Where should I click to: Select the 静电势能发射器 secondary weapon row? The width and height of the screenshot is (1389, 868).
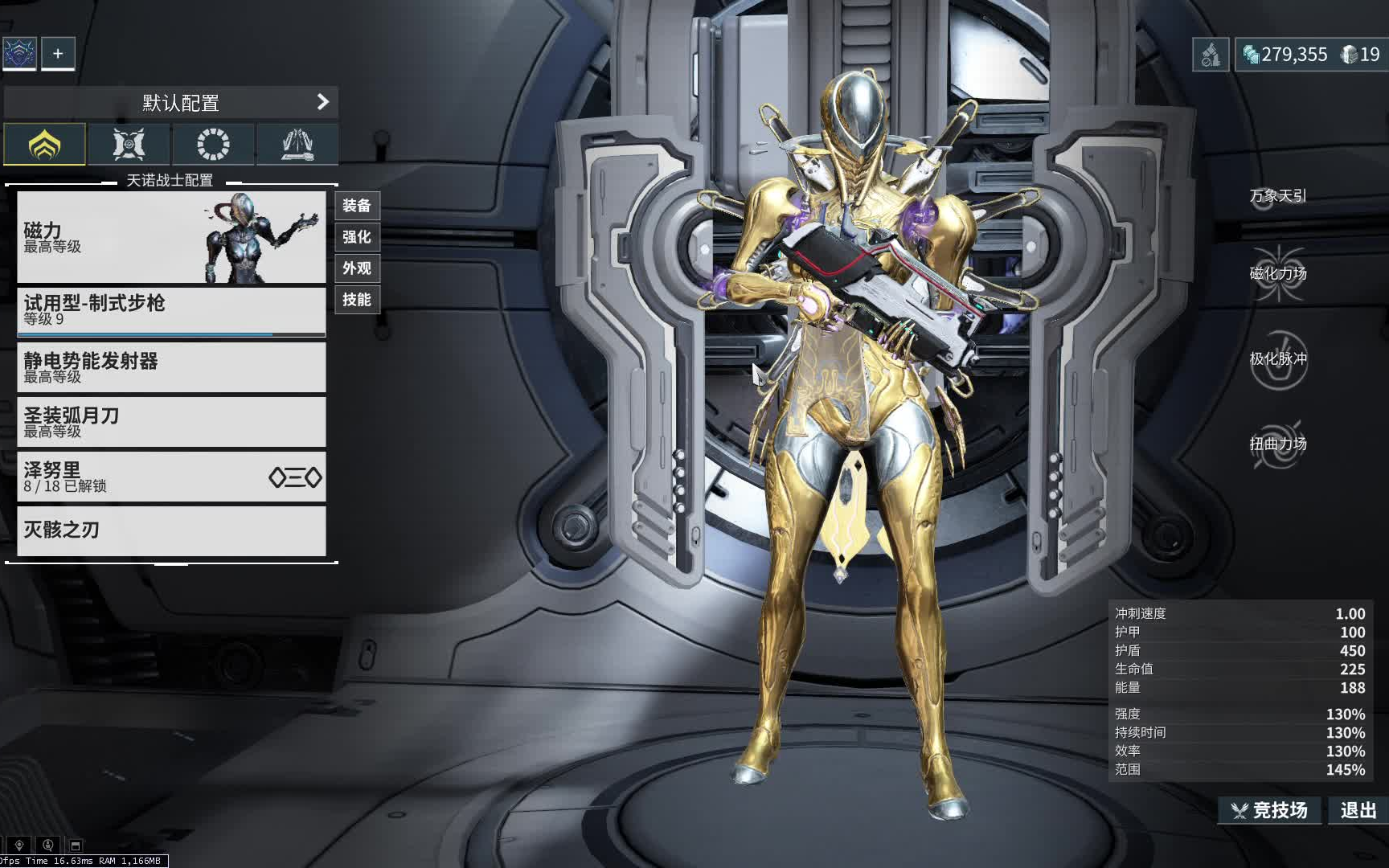tap(171, 367)
